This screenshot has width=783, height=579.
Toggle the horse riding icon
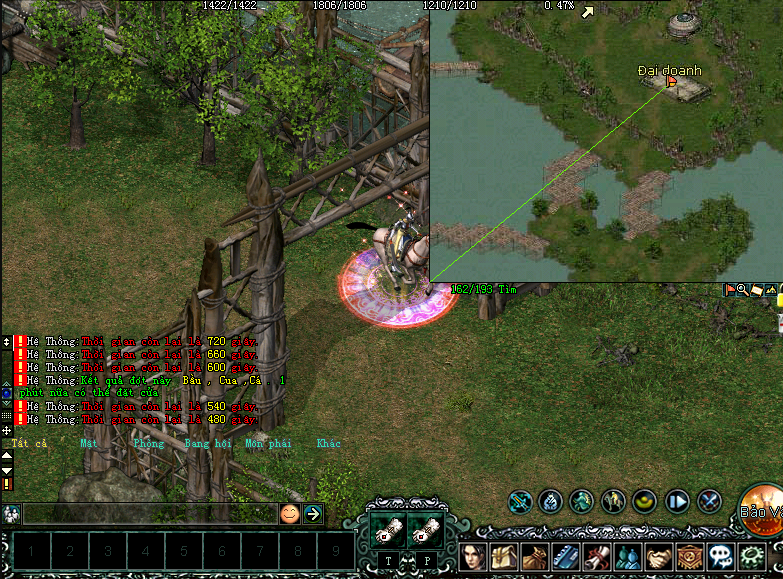[613, 500]
